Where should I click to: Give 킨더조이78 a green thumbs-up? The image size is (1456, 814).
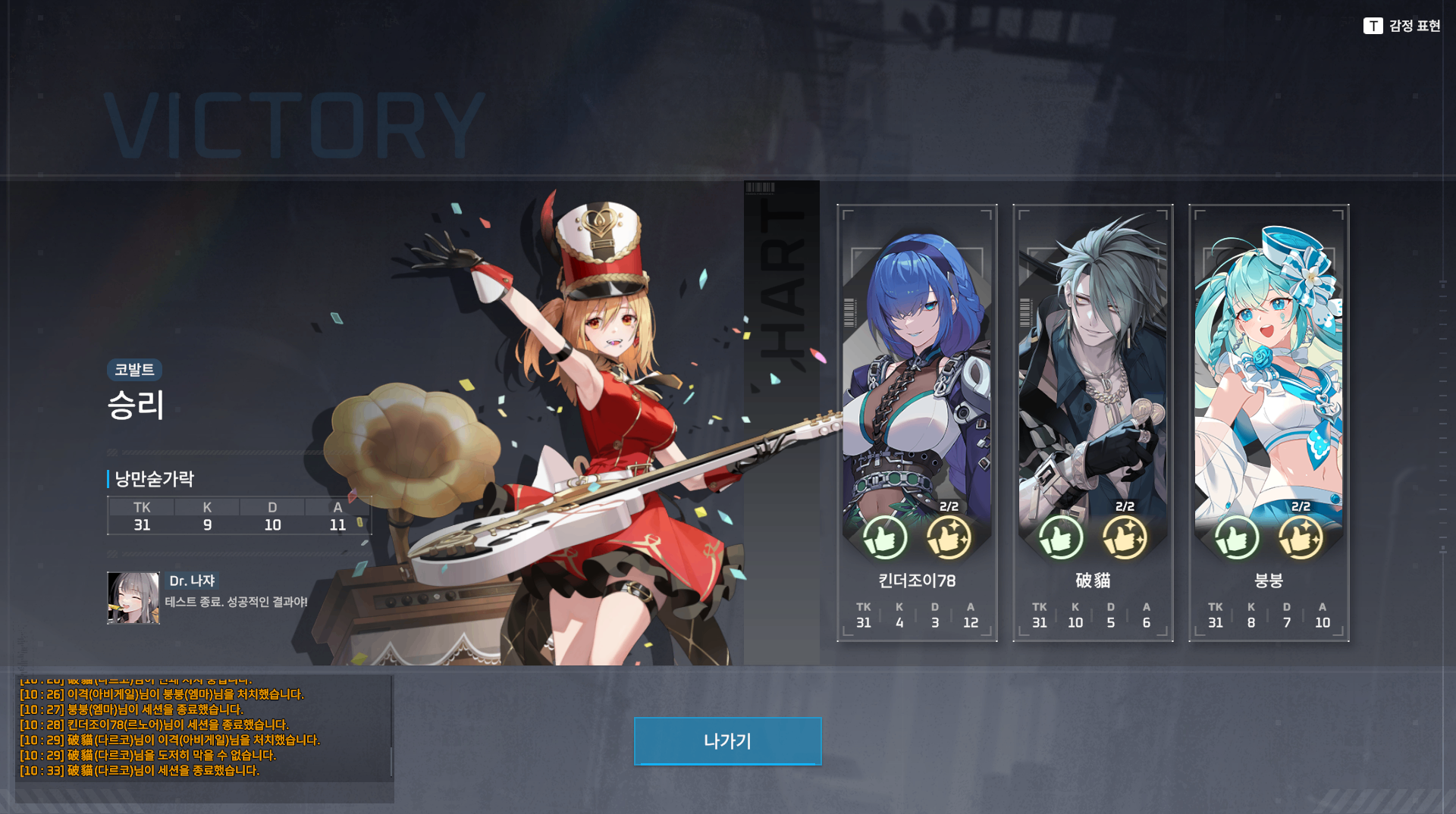[x=884, y=538]
